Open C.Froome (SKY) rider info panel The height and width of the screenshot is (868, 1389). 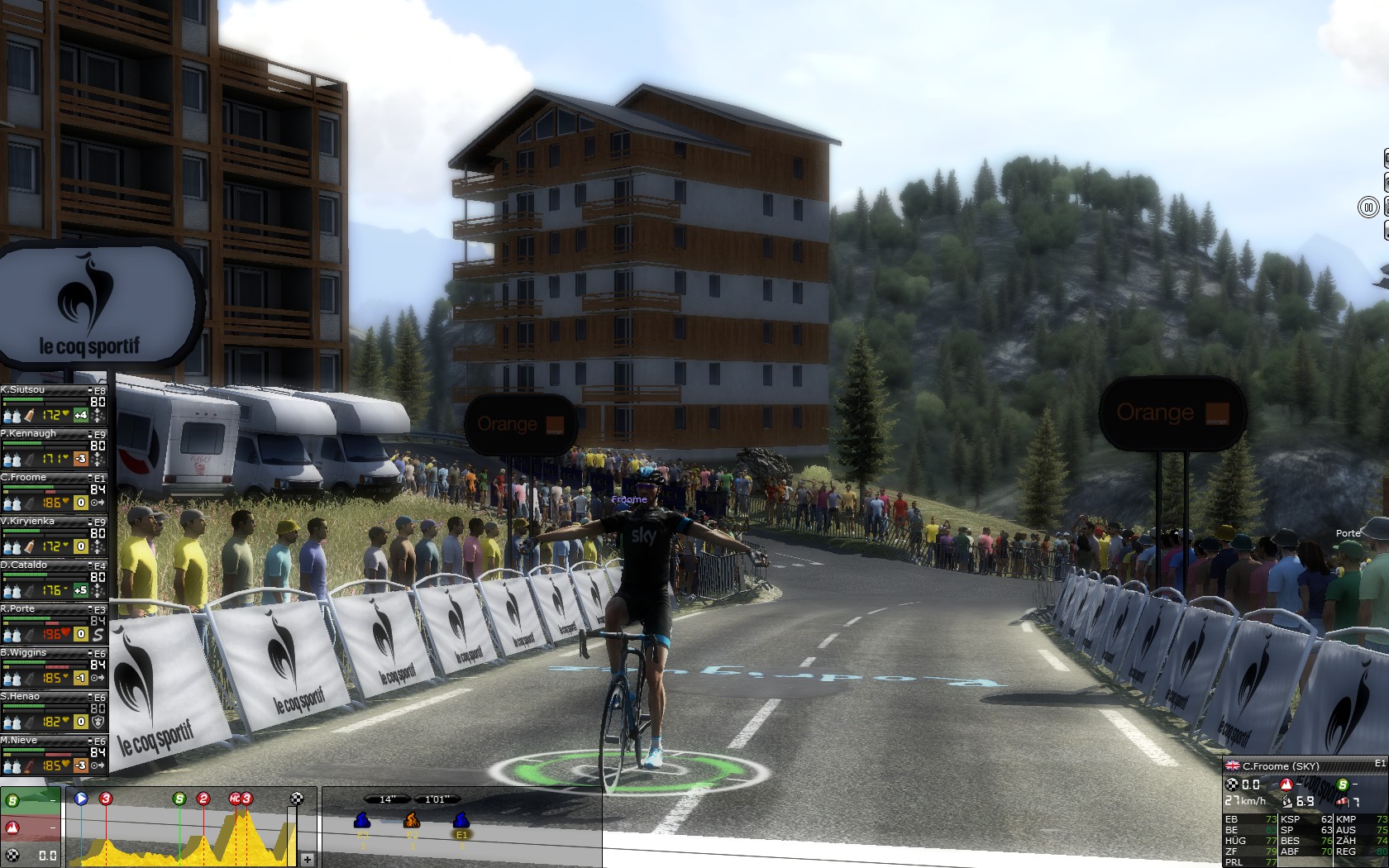click(x=1281, y=766)
